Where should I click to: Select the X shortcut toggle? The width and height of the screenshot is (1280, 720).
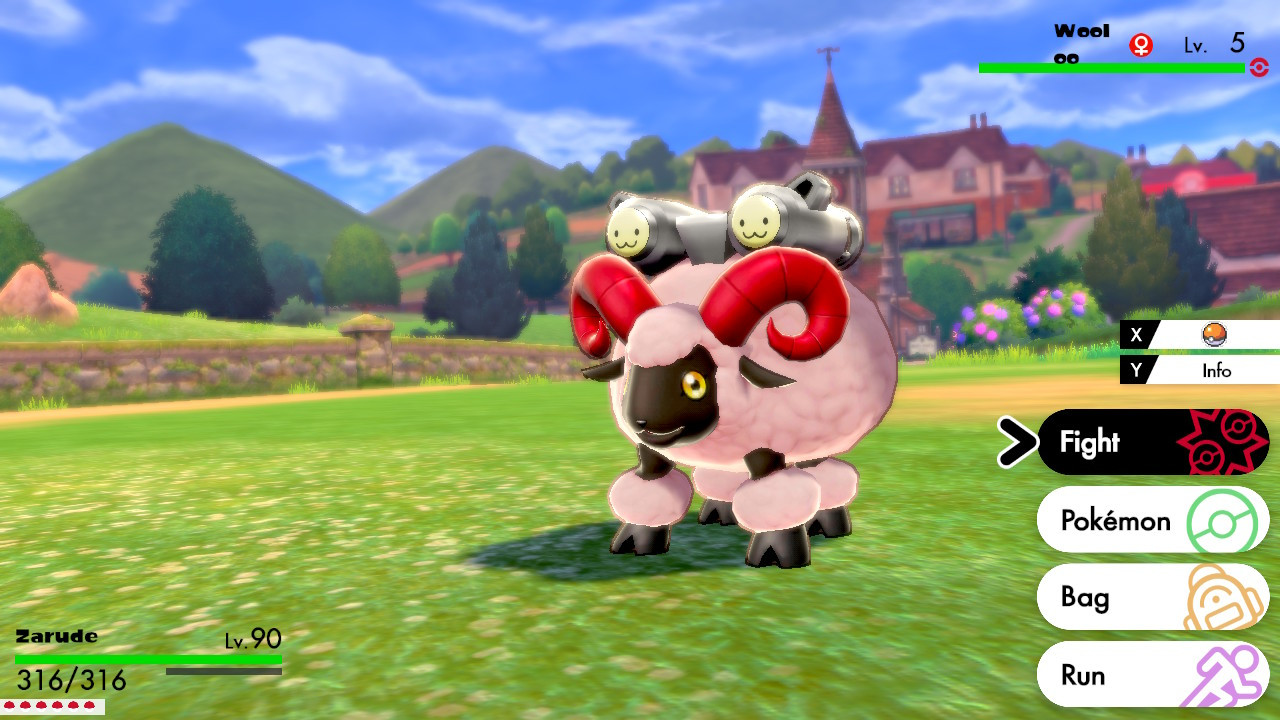tap(1138, 336)
